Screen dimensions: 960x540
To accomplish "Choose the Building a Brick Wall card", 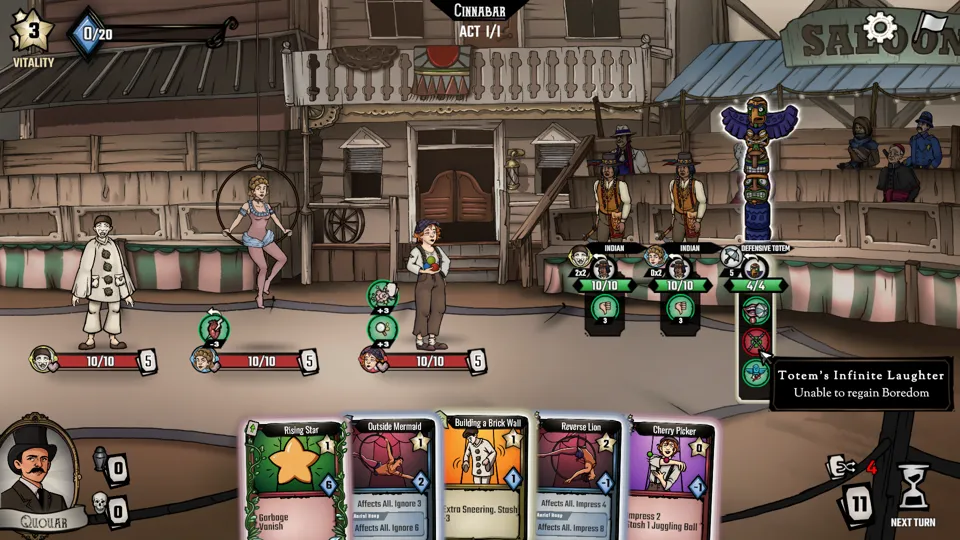I will coord(485,478).
